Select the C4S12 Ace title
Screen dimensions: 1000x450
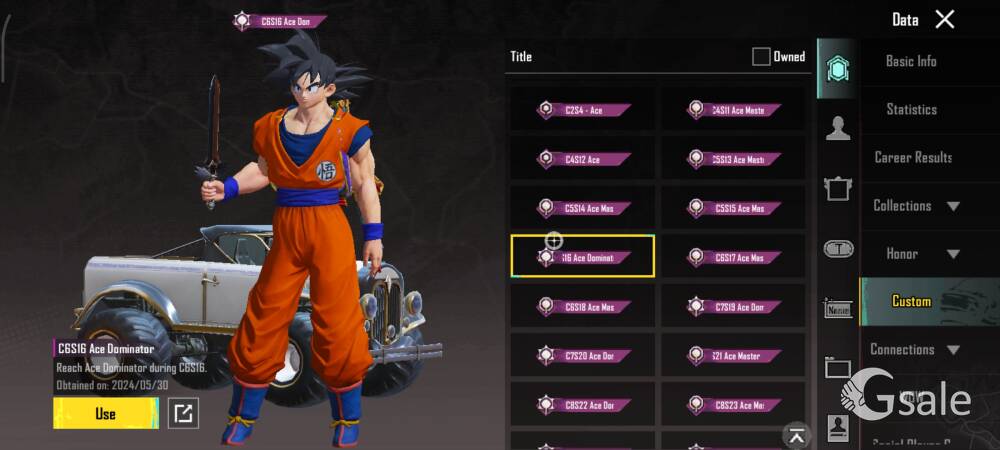pyautogui.click(x=583, y=158)
